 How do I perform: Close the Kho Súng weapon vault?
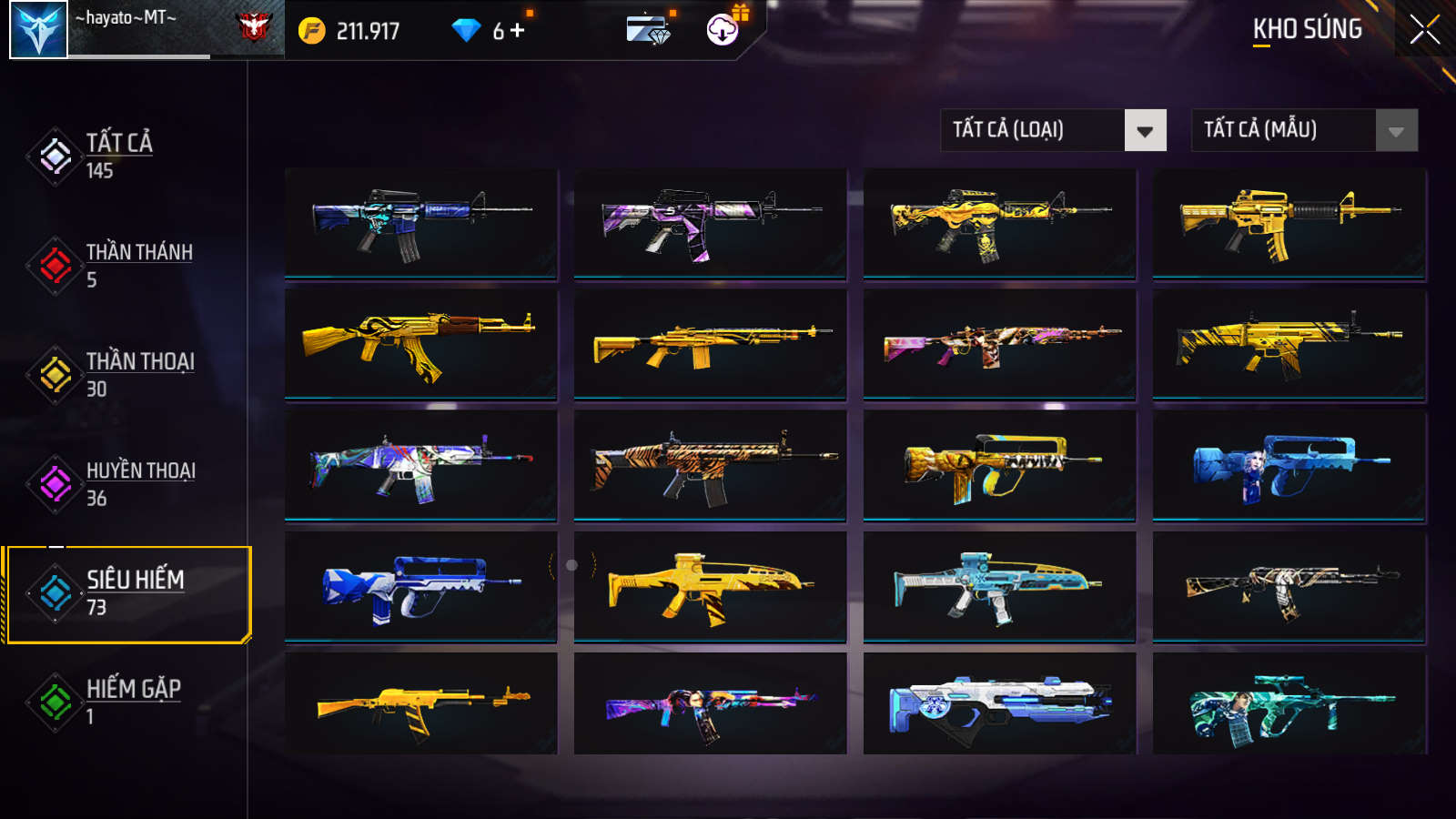tap(1424, 29)
